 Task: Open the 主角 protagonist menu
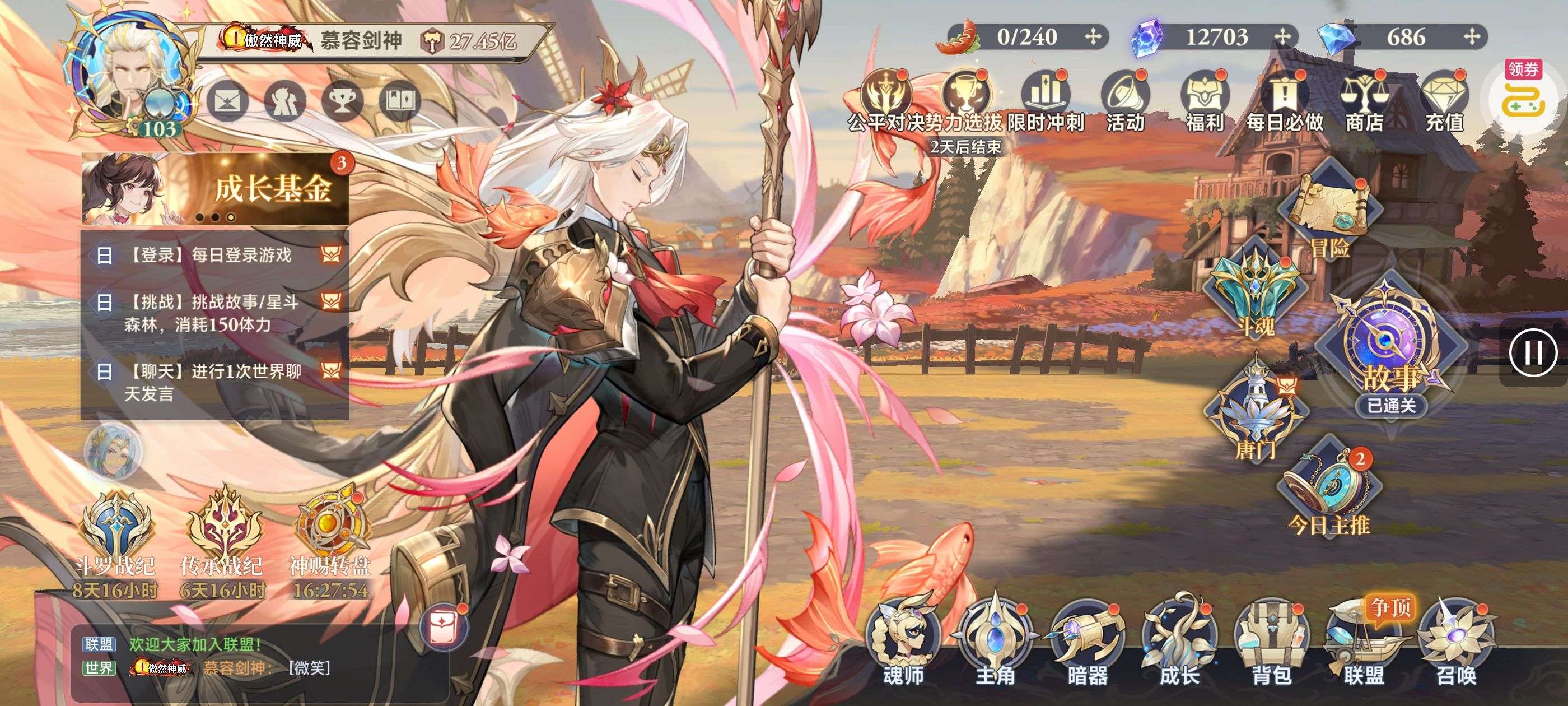tap(995, 640)
